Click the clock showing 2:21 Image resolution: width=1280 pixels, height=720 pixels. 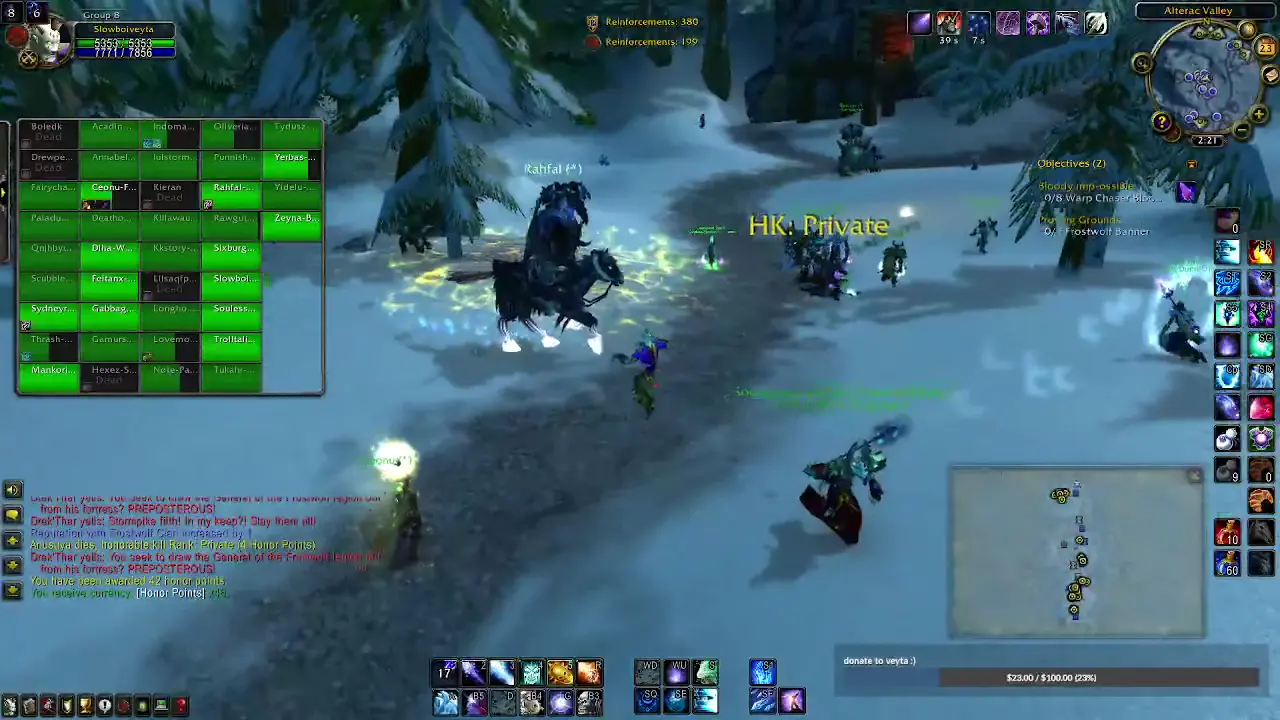click(x=1207, y=140)
